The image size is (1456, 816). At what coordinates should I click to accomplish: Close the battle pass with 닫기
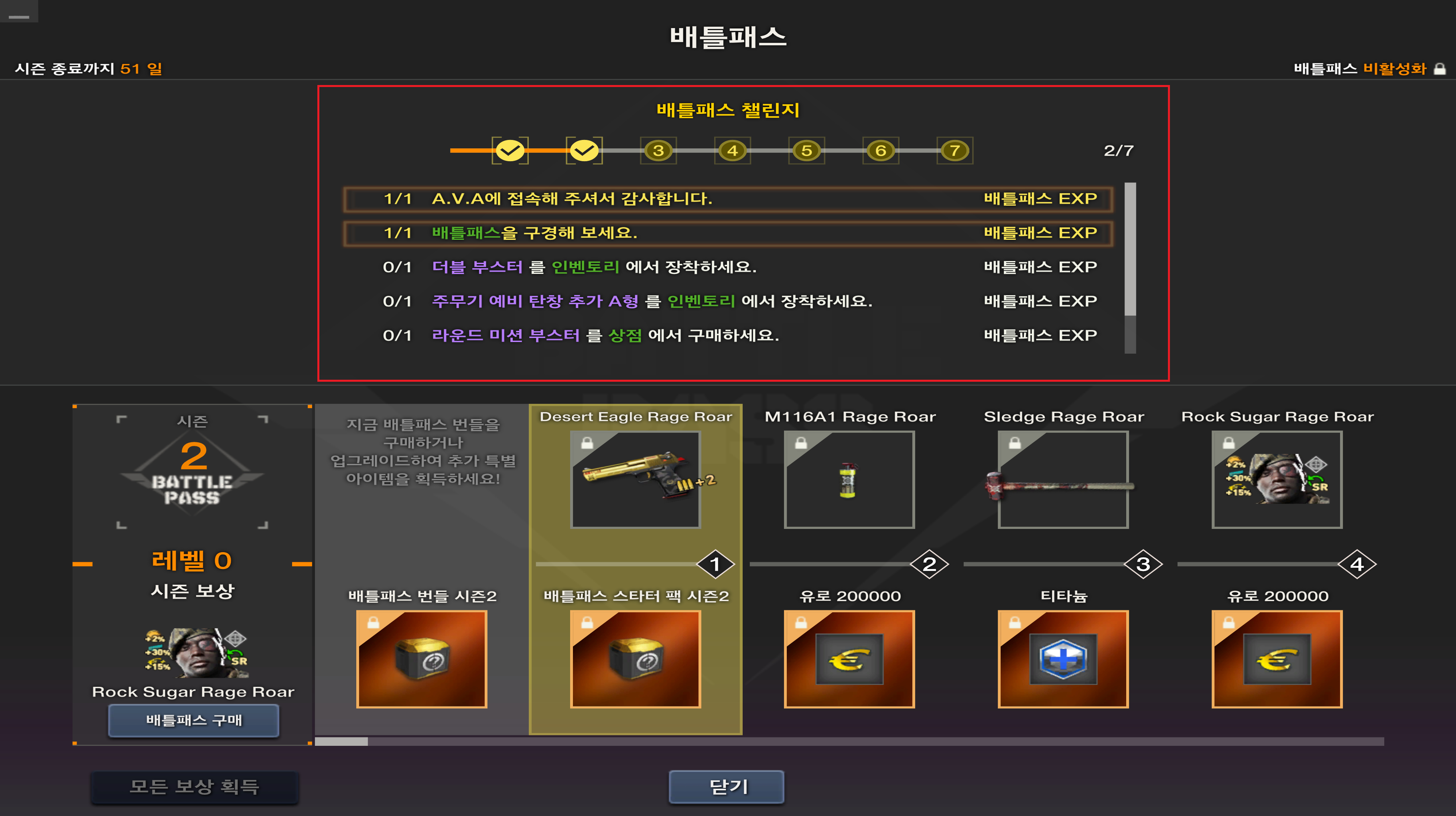pos(726,786)
